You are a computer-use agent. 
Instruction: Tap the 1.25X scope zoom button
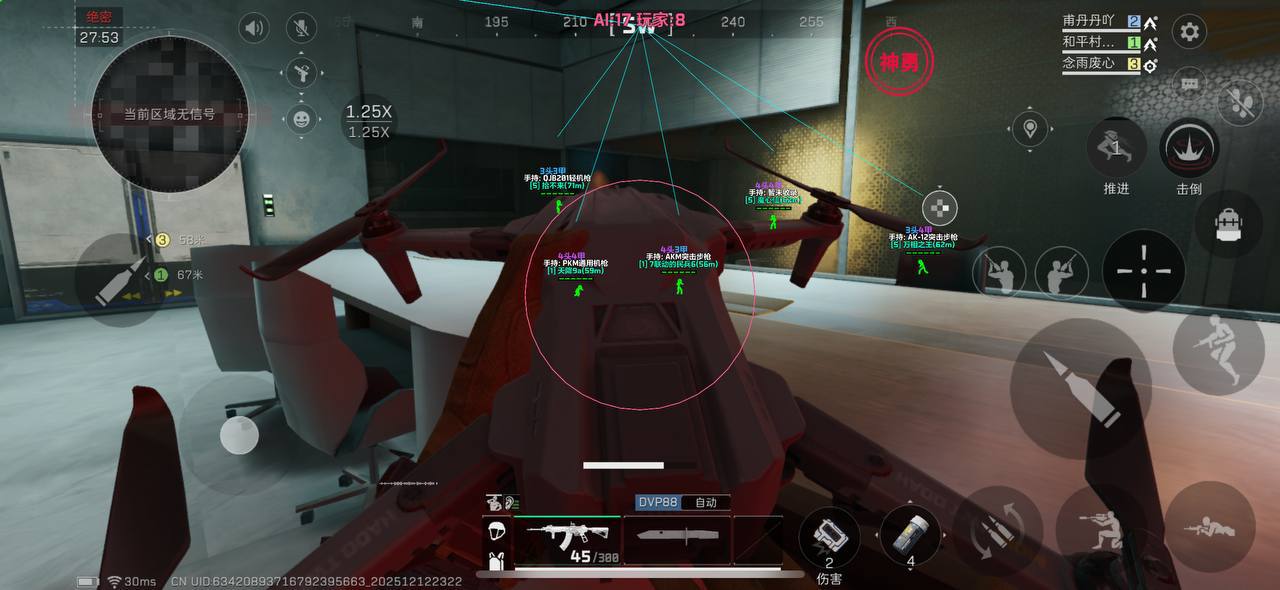click(368, 121)
